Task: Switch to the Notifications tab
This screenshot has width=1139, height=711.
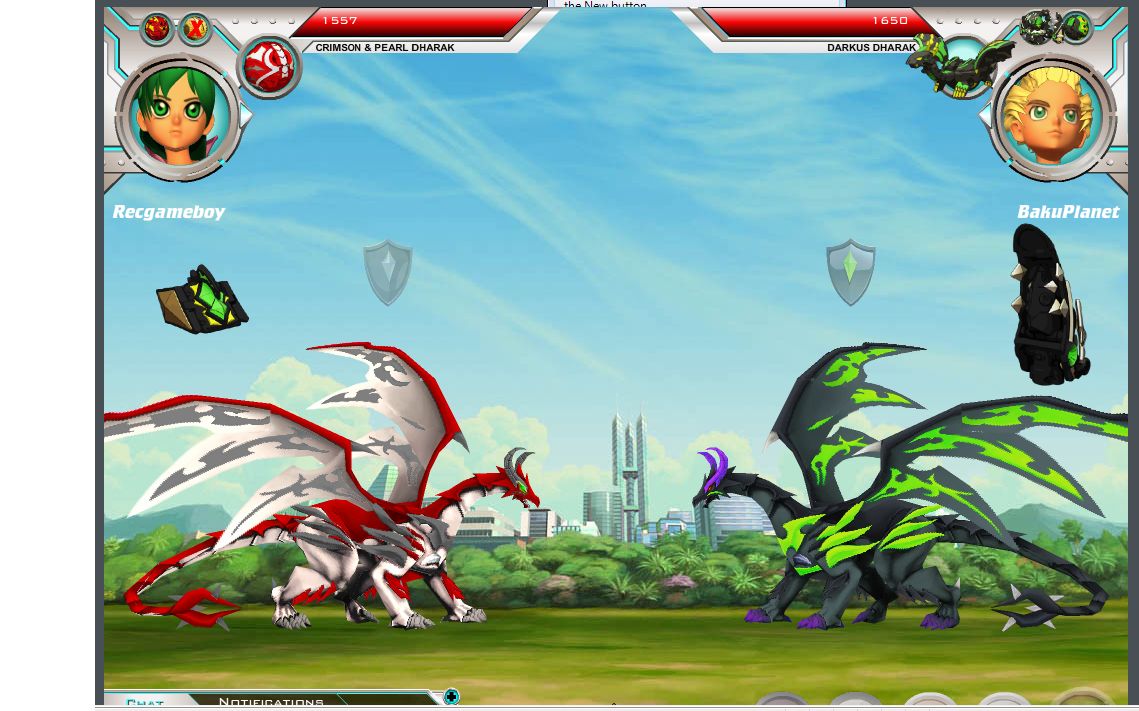Action: [x=271, y=702]
